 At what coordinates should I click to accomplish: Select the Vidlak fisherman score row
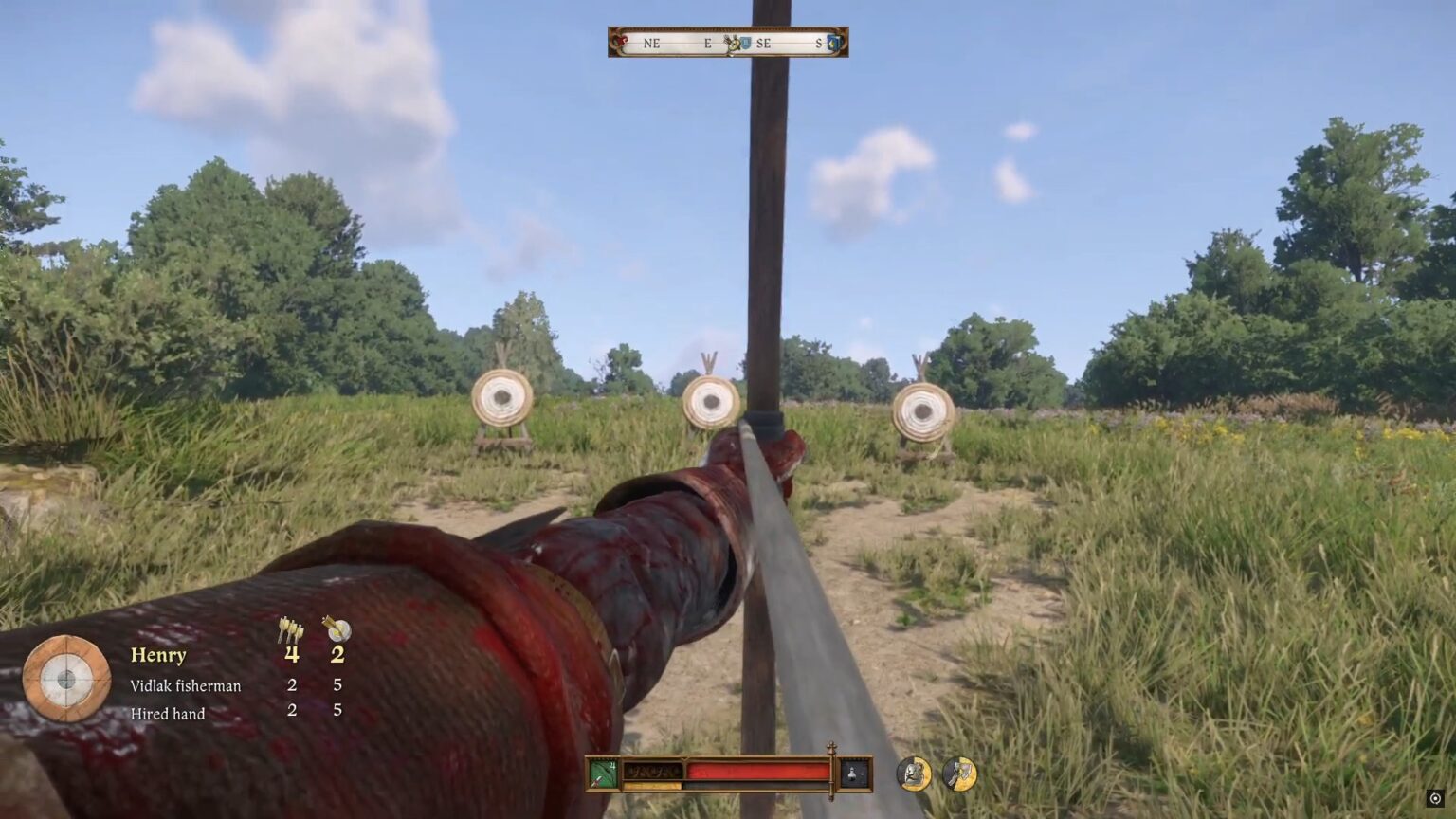pos(186,684)
